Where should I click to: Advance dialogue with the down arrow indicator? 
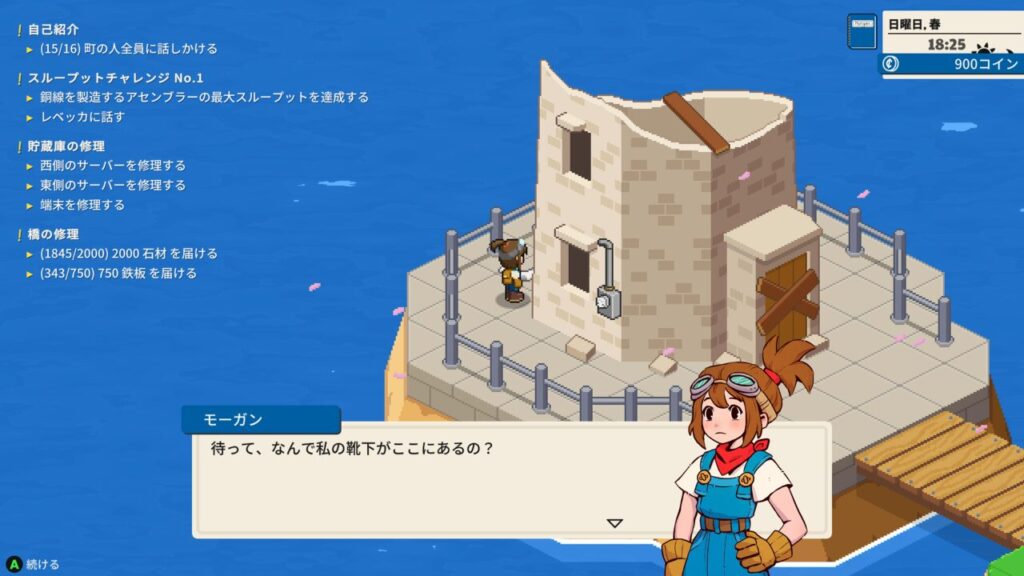point(615,522)
